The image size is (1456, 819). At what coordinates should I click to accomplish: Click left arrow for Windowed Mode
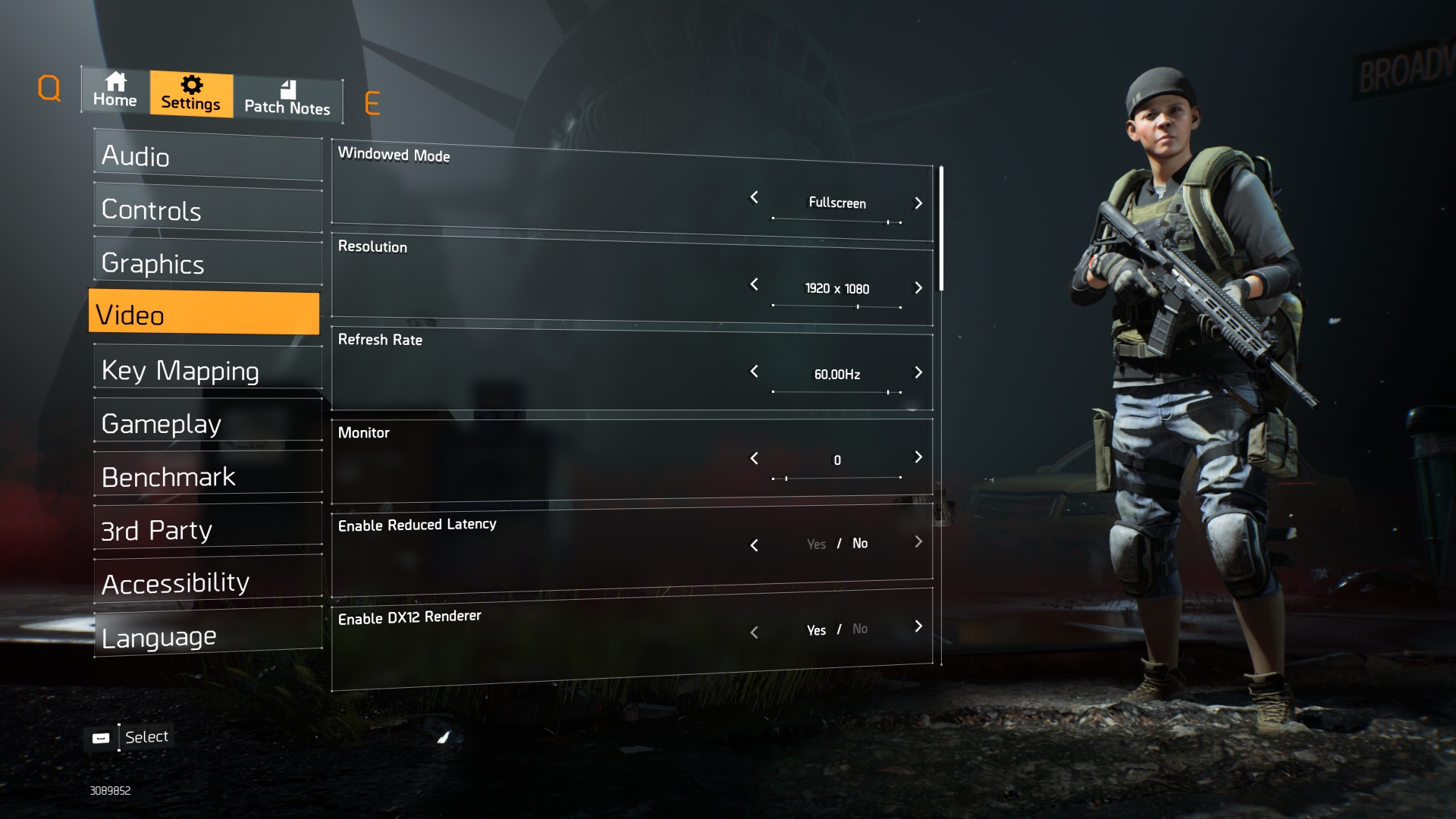754,197
